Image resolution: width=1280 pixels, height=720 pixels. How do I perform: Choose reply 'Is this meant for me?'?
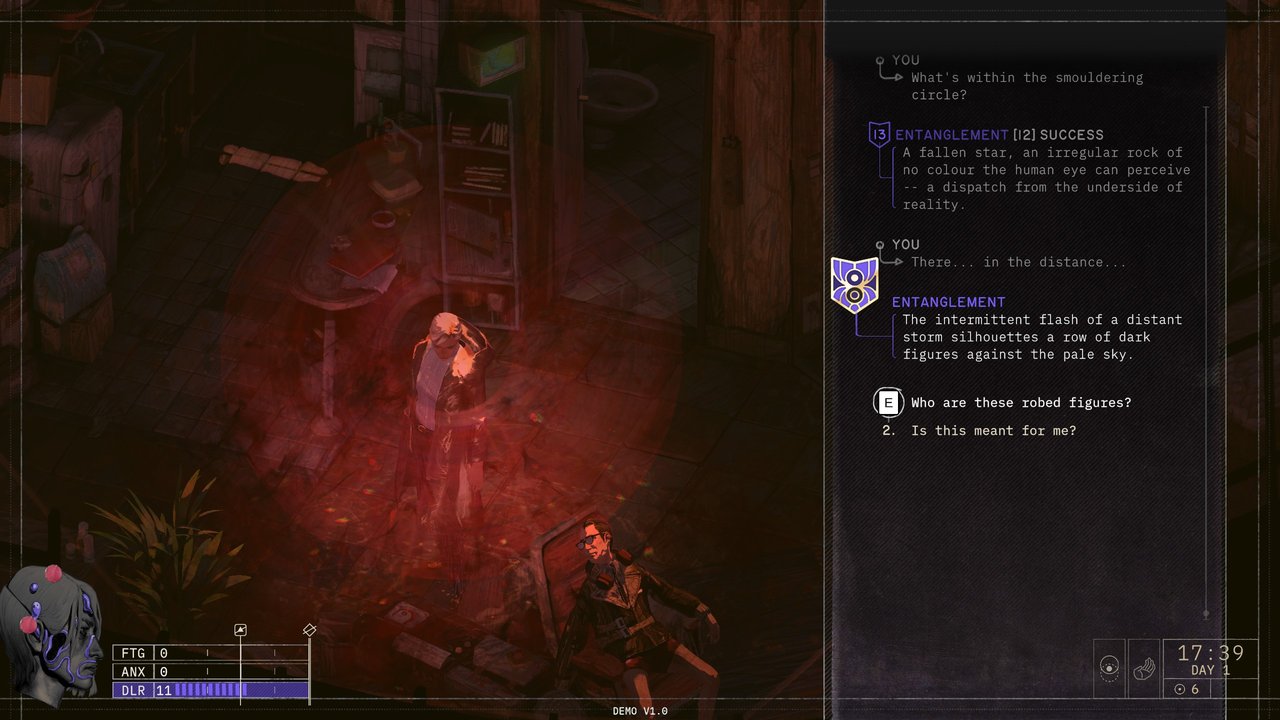click(x=993, y=431)
